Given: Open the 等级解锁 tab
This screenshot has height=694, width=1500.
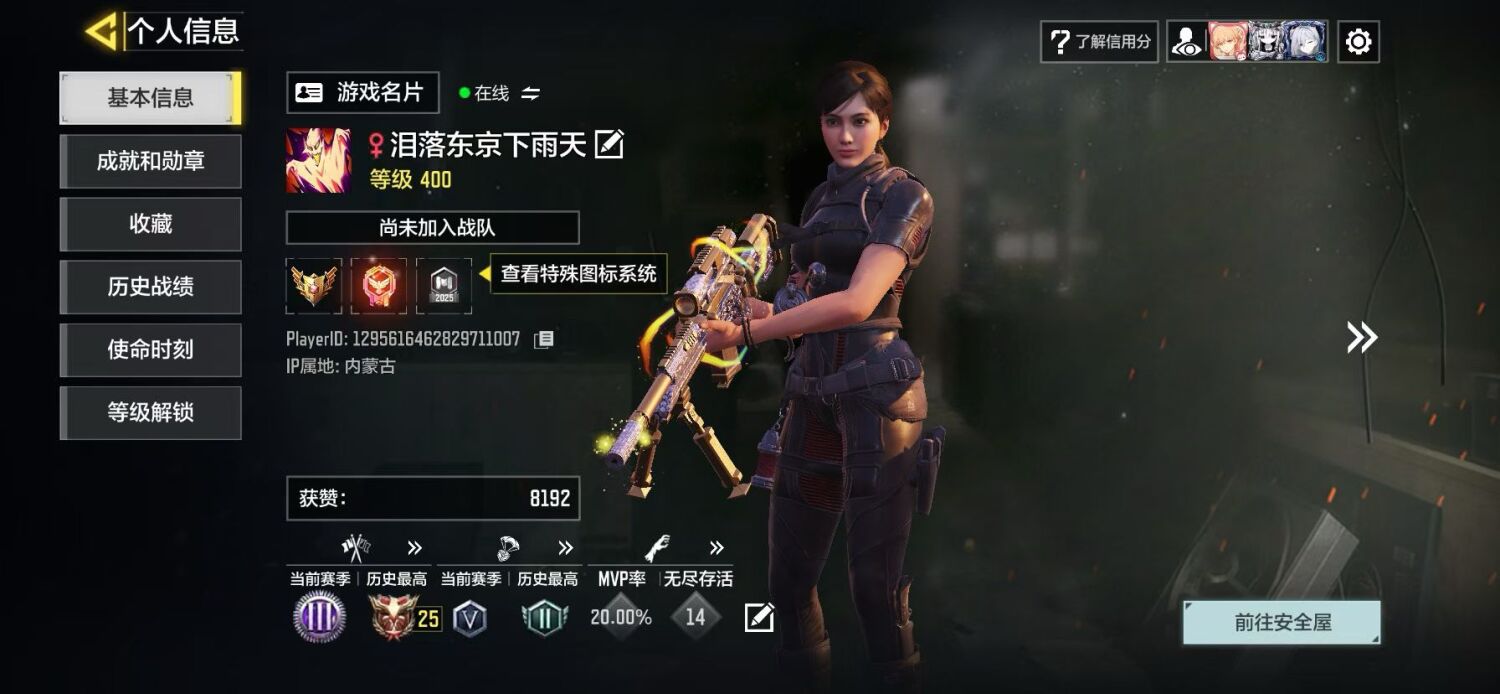Looking at the screenshot, I should coord(151,412).
